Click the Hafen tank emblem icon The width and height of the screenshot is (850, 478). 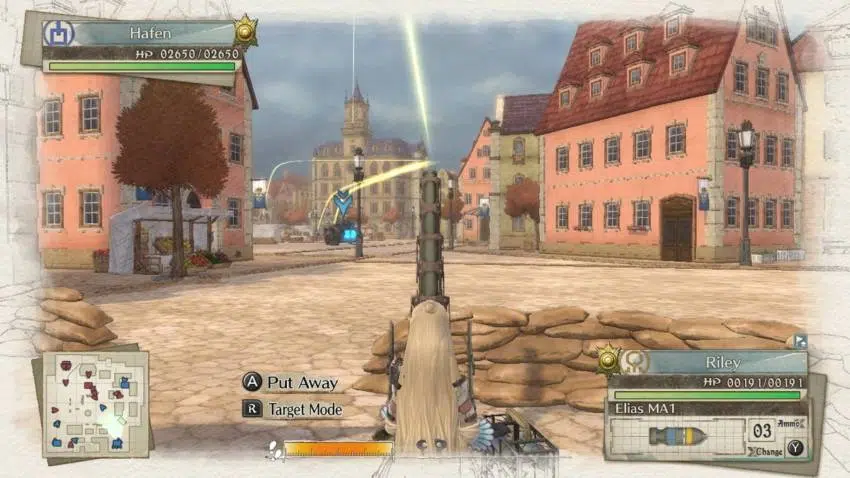56,33
